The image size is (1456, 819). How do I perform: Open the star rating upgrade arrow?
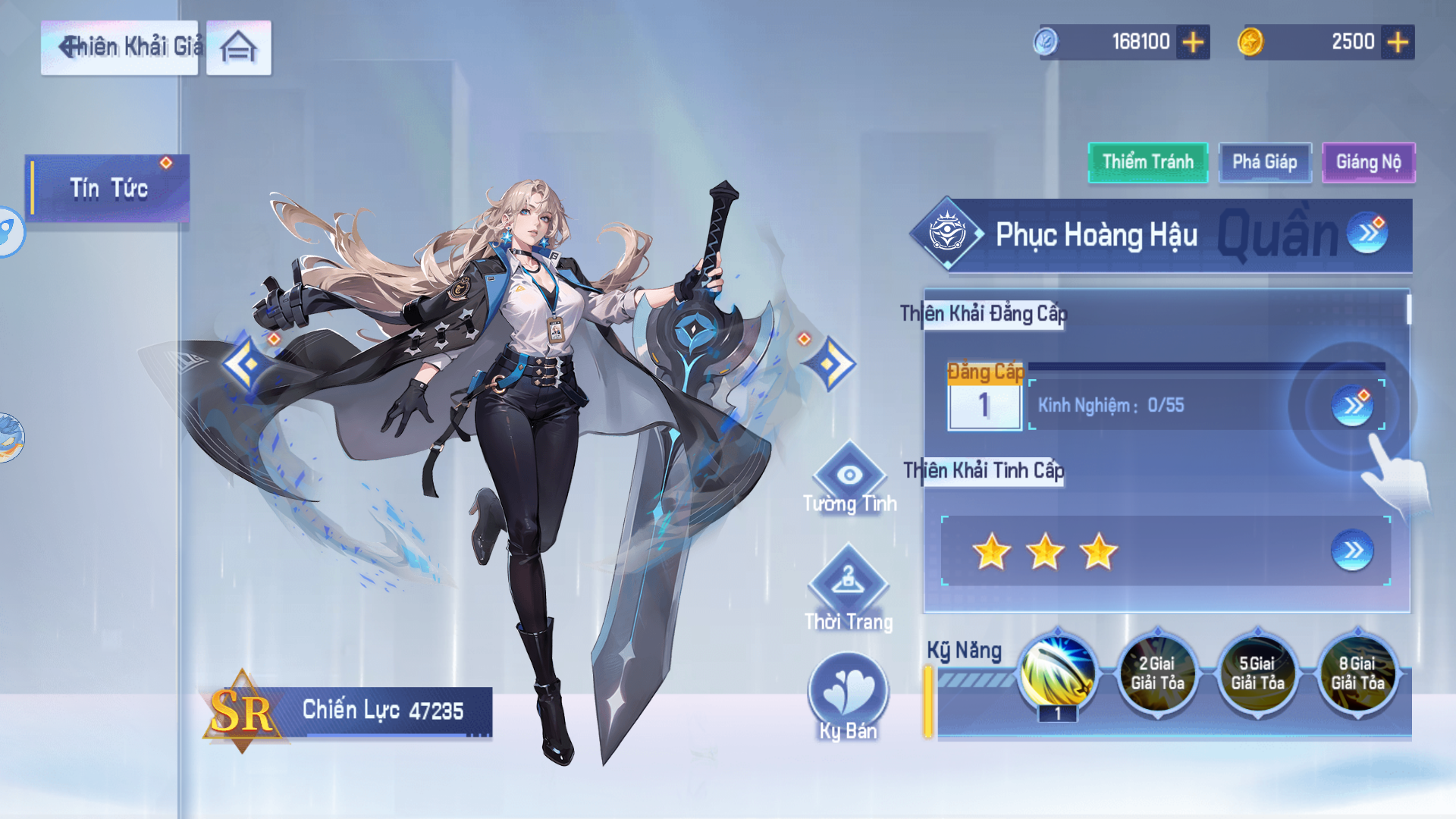1352,551
